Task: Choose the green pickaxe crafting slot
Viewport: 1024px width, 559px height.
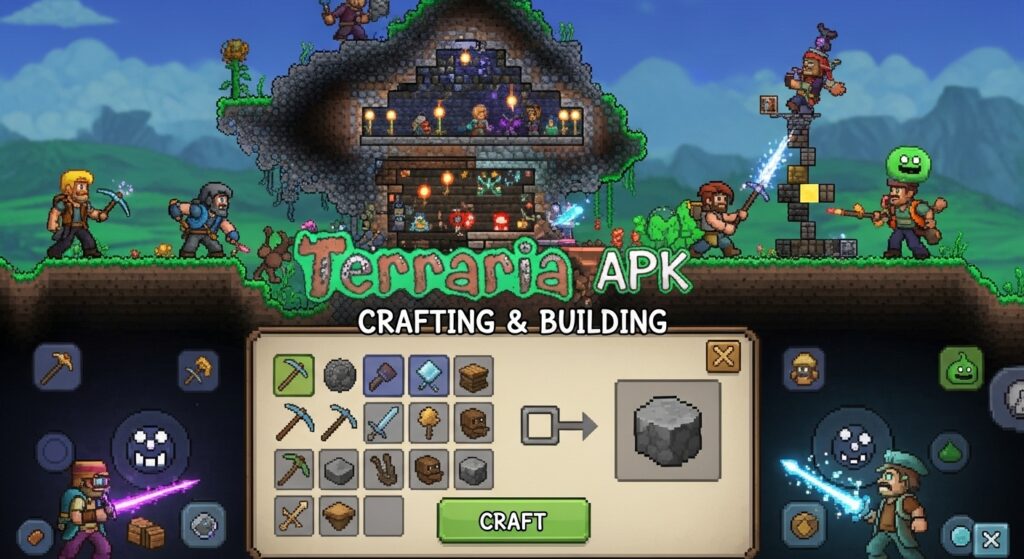Action: pos(293,468)
